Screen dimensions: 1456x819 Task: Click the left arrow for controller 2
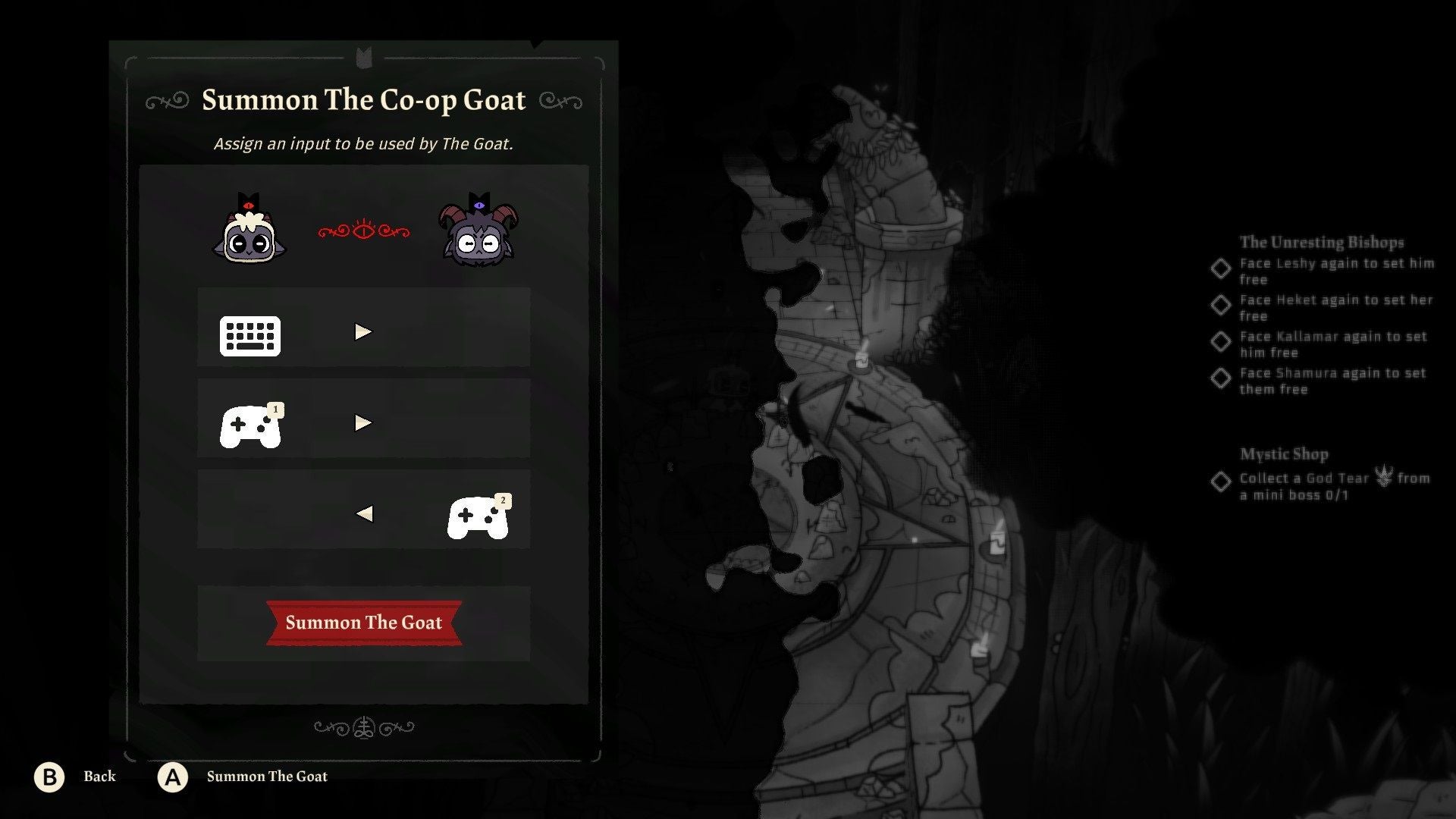(364, 514)
